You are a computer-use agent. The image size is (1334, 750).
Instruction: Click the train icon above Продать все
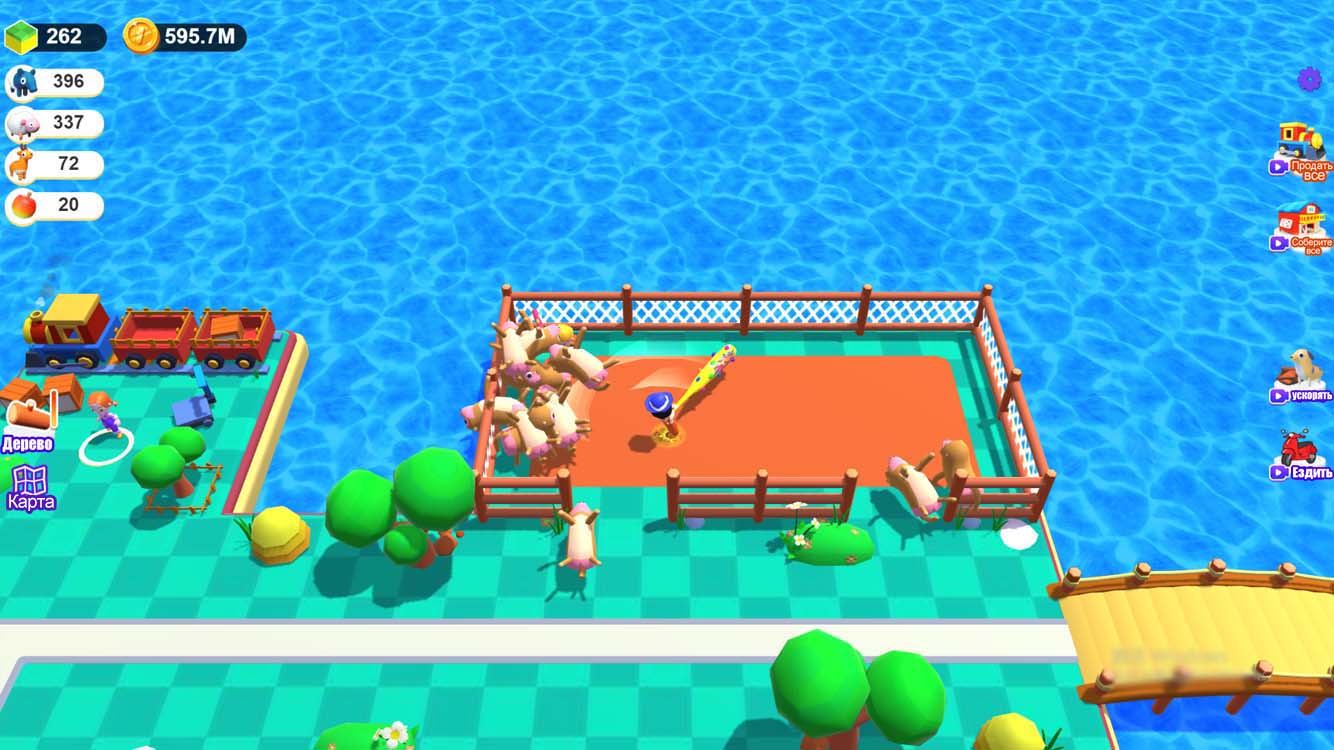pos(1299,139)
